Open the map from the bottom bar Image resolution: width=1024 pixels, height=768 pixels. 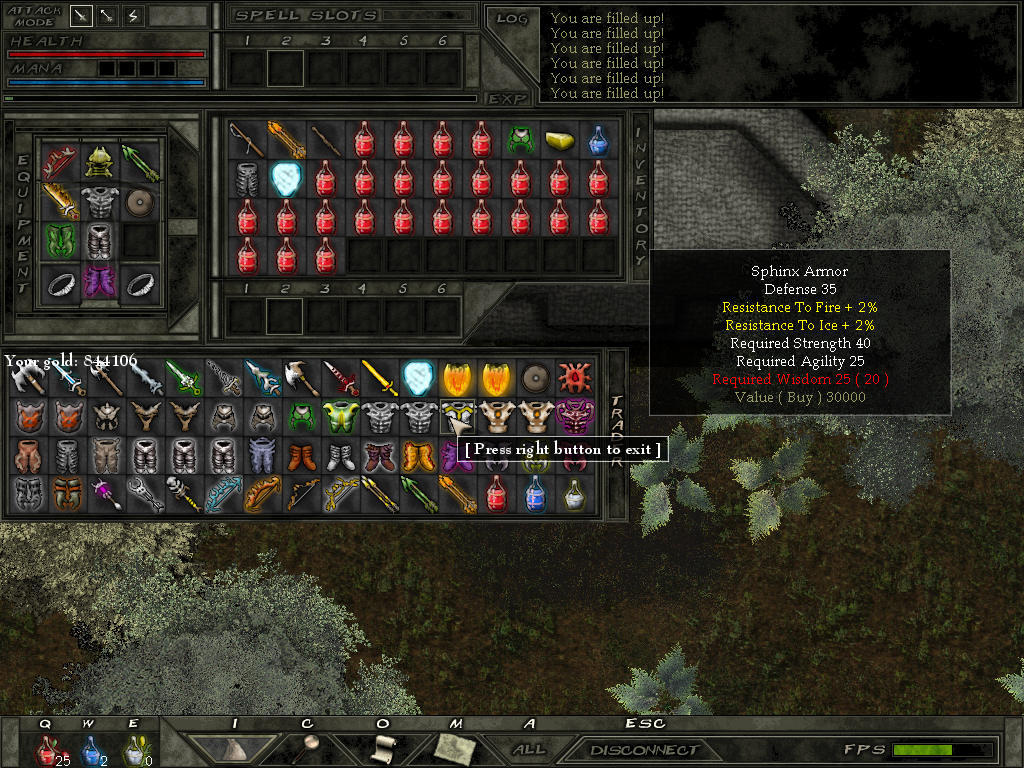pyautogui.click(x=456, y=748)
